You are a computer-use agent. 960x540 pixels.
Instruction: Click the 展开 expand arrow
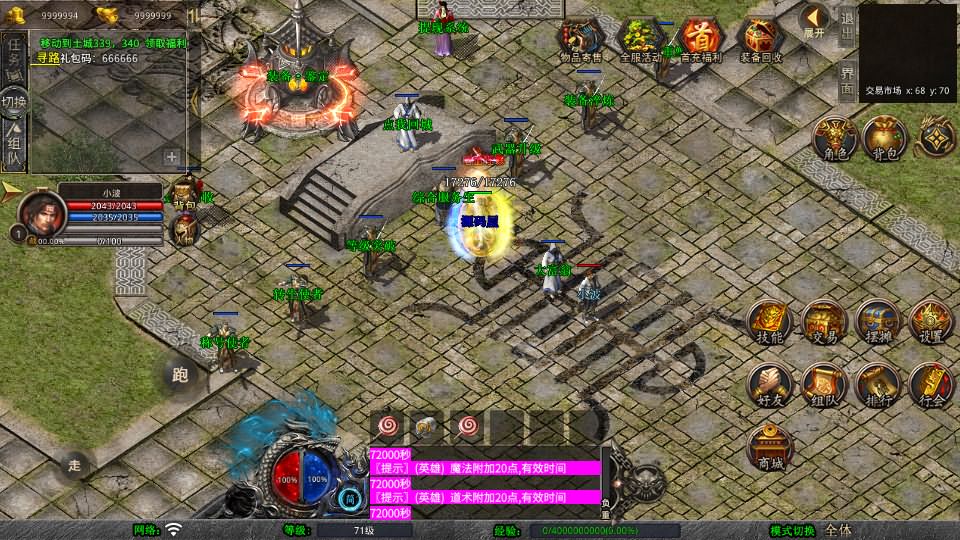click(x=815, y=20)
